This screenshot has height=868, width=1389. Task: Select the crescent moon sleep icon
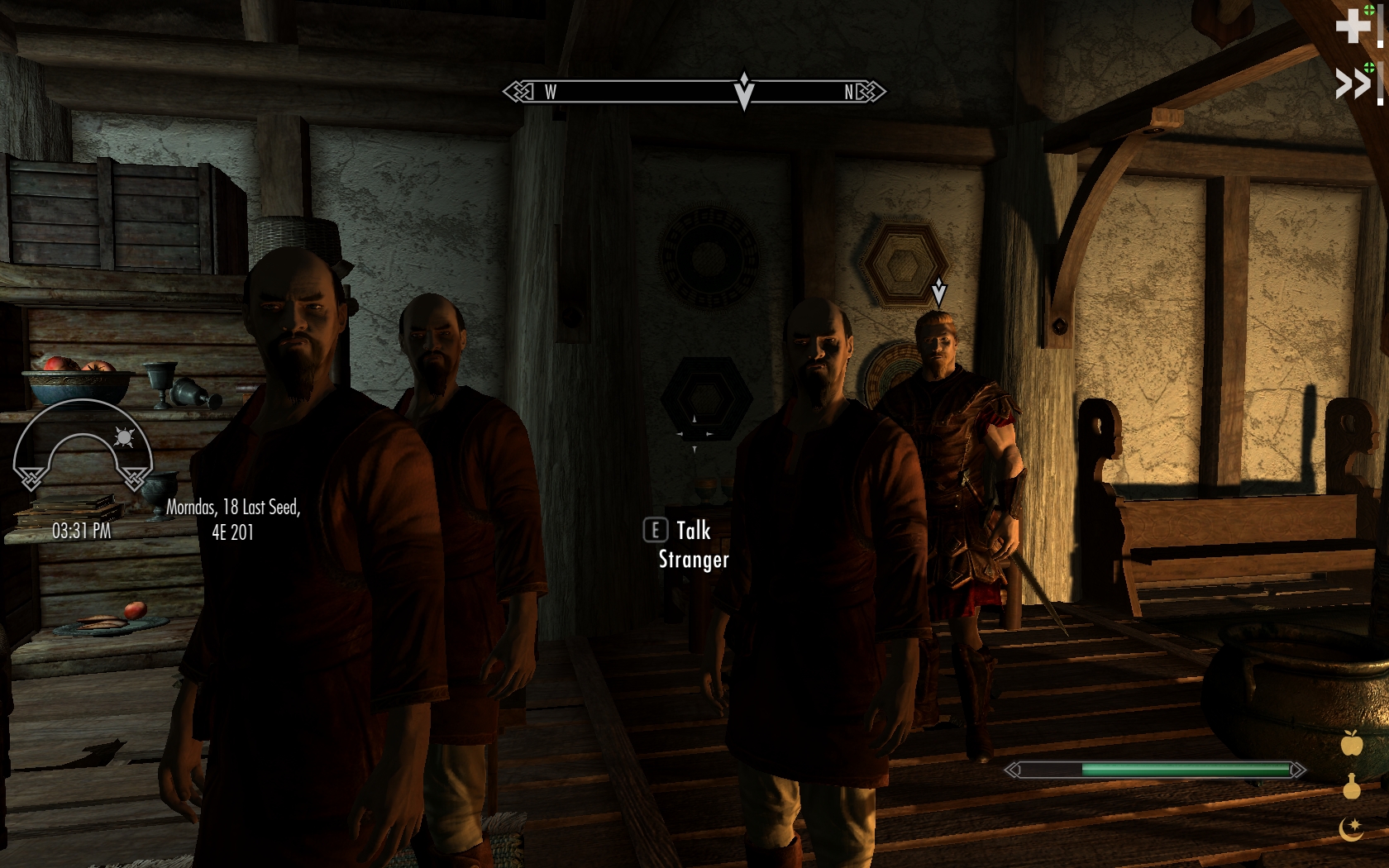point(1352,828)
